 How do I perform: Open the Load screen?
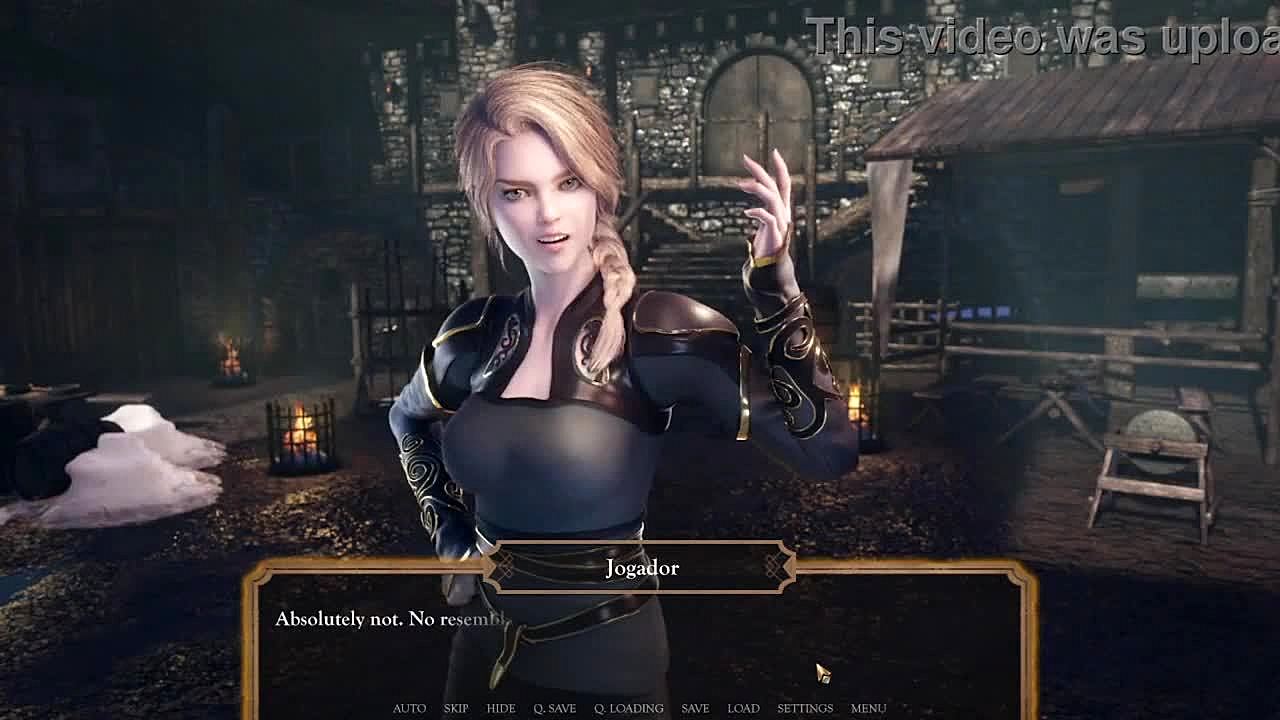743,708
